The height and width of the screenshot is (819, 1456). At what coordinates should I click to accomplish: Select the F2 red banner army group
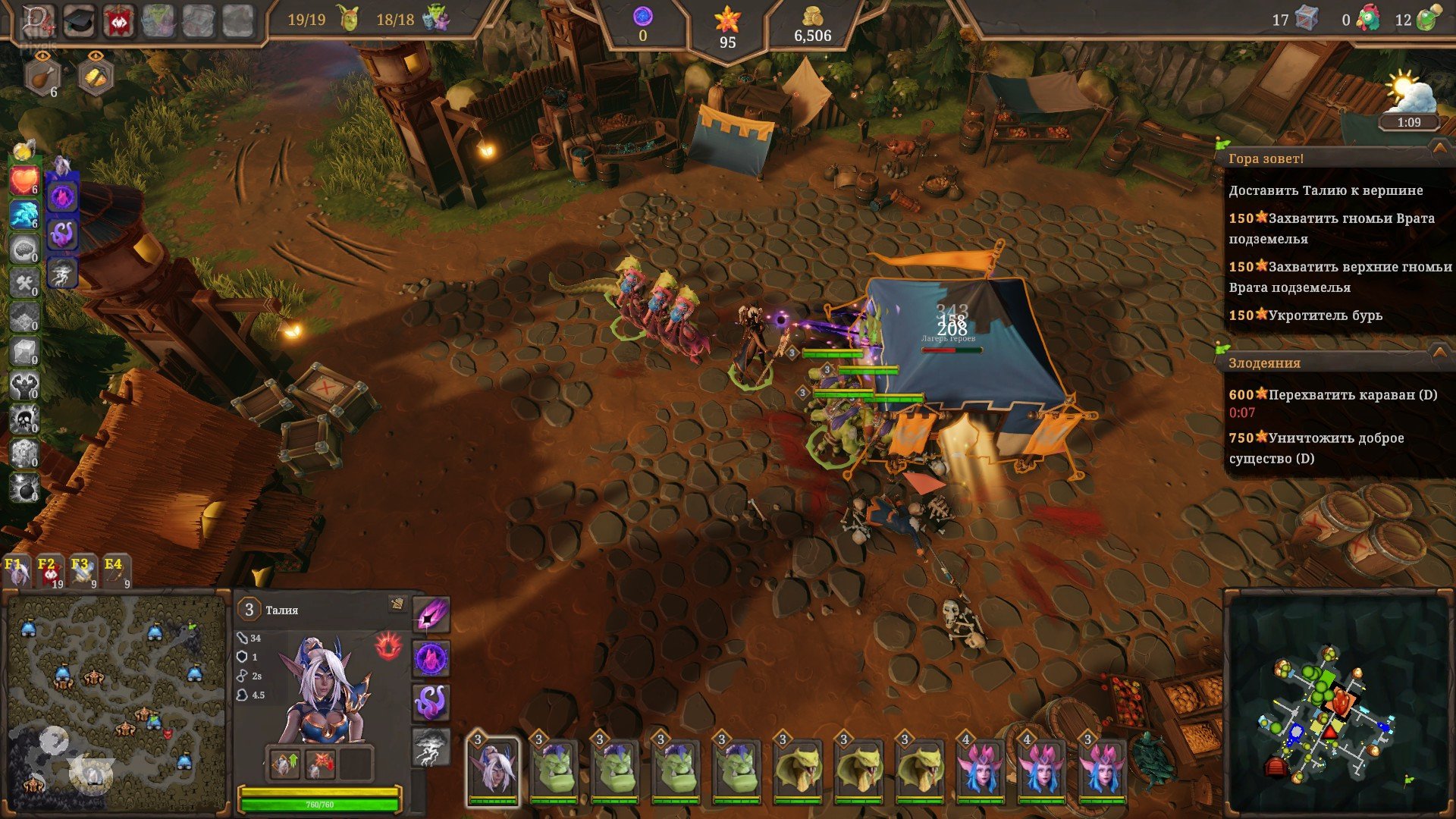click(49, 573)
